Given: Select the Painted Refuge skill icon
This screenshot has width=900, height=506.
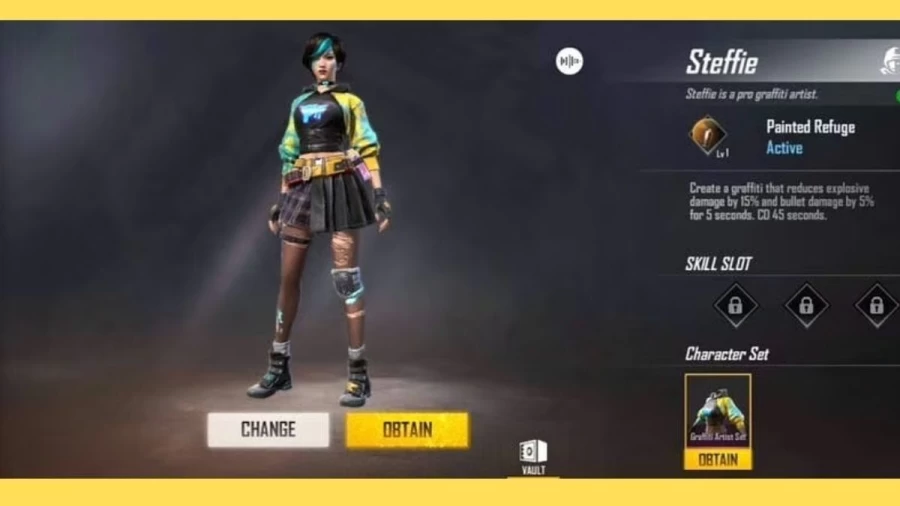Looking at the screenshot, I should tap(708, 136).
